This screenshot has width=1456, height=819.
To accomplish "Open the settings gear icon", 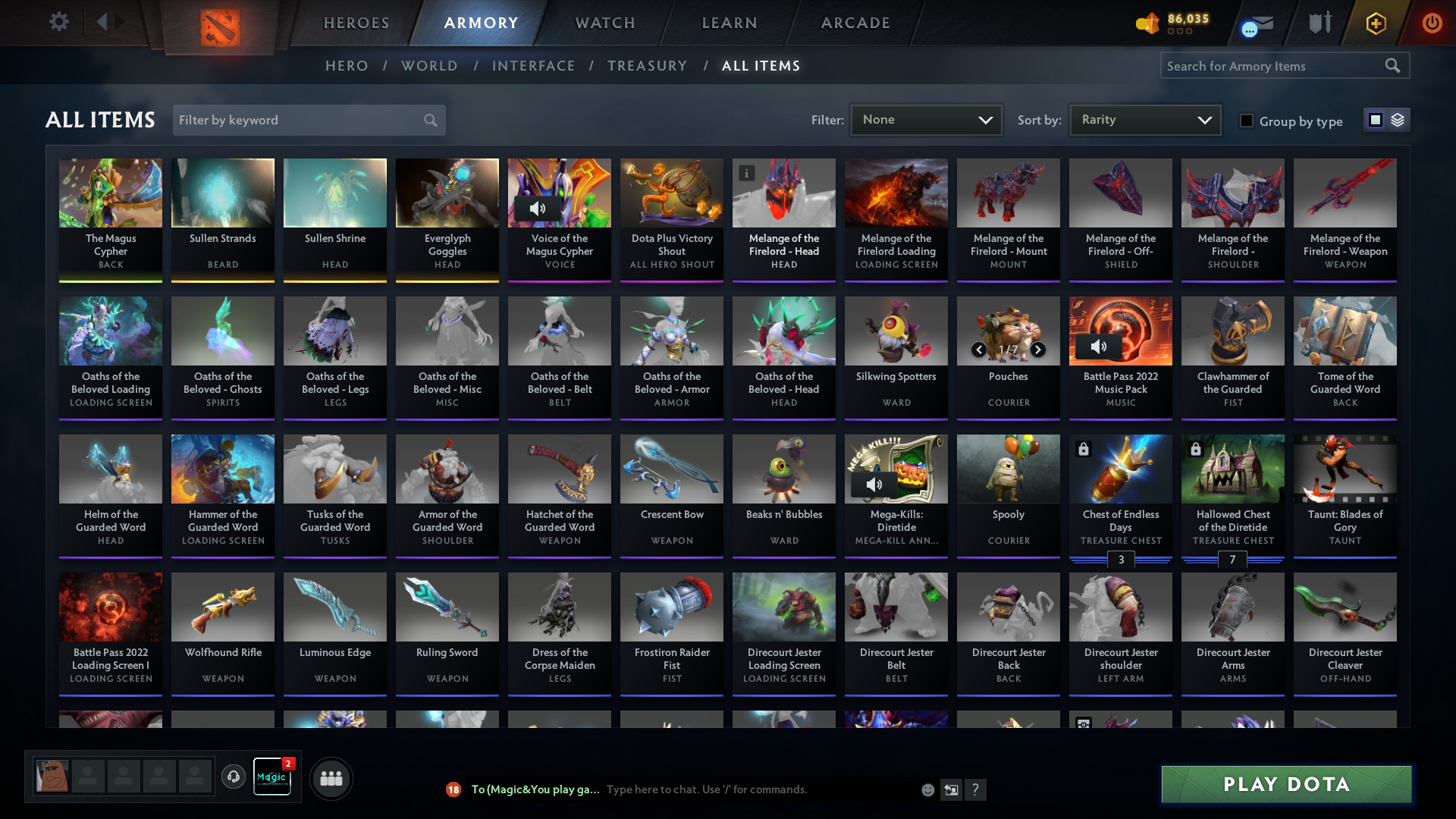I will tap(59, 22).
